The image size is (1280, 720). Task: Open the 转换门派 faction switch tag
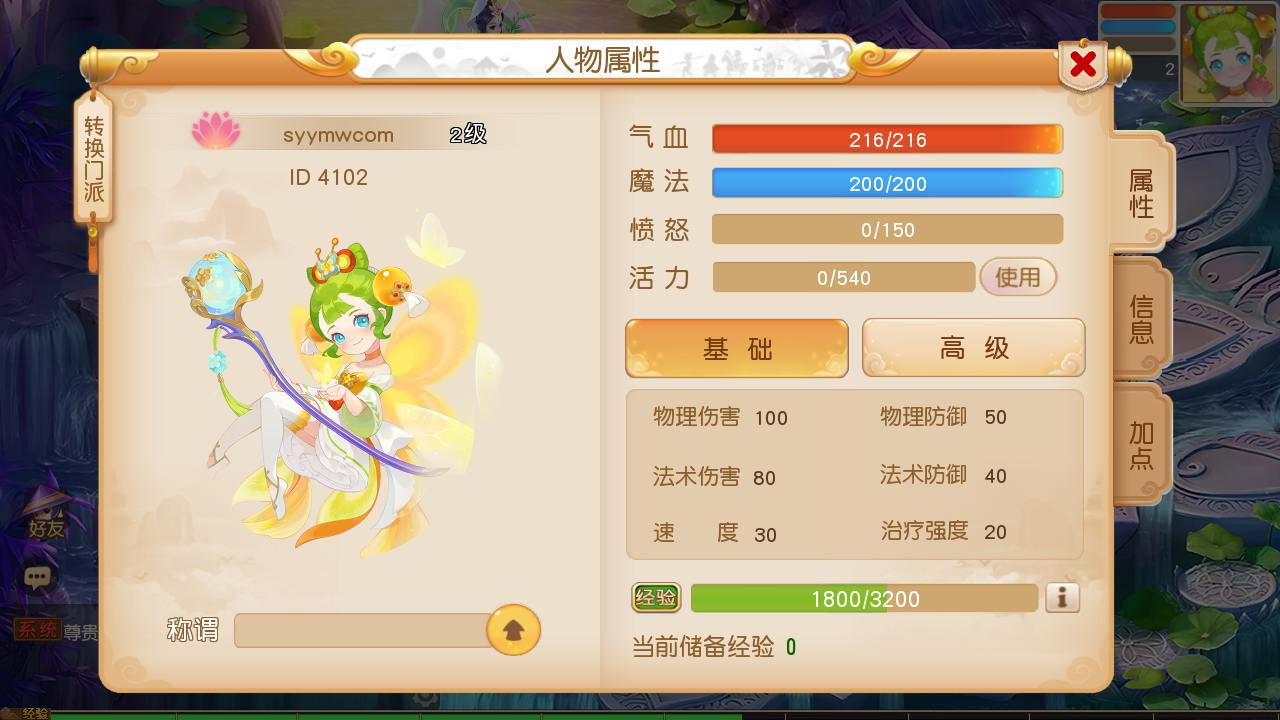[93, 160]
